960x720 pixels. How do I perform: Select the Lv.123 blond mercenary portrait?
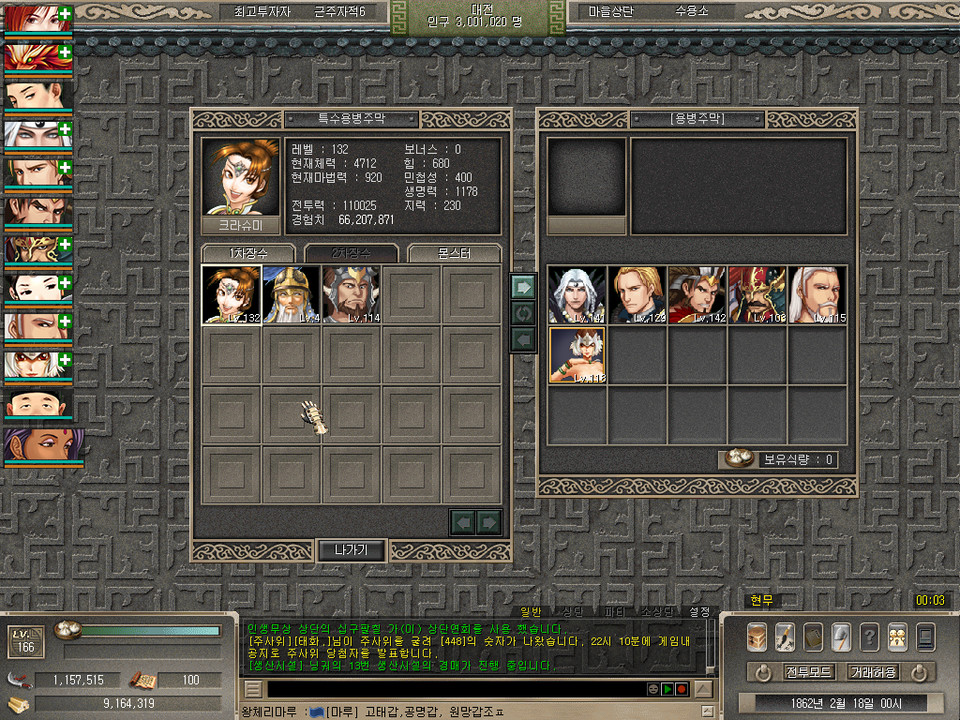[x=637, y=295]
